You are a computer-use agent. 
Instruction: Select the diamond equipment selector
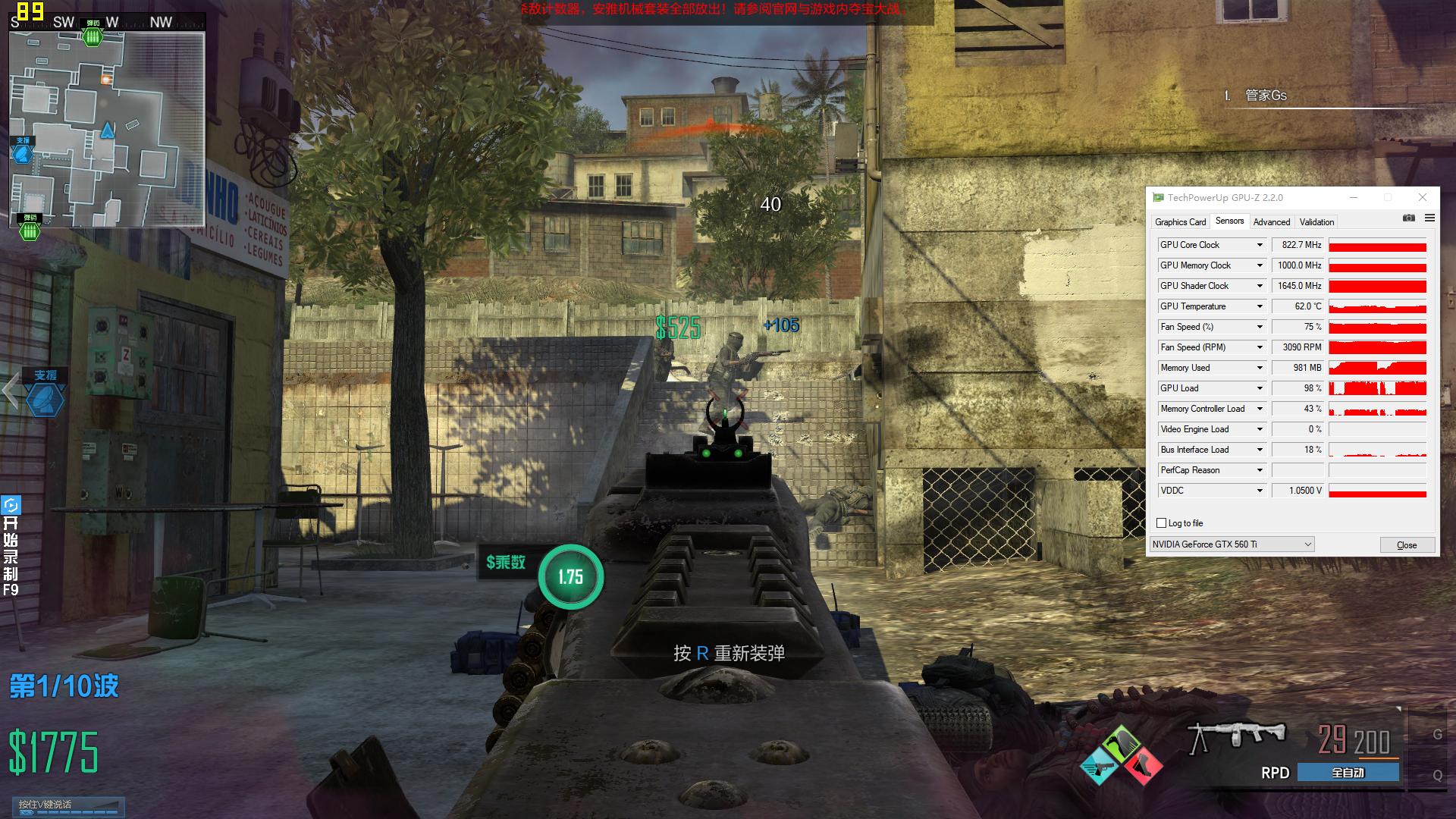[1121, 756]
